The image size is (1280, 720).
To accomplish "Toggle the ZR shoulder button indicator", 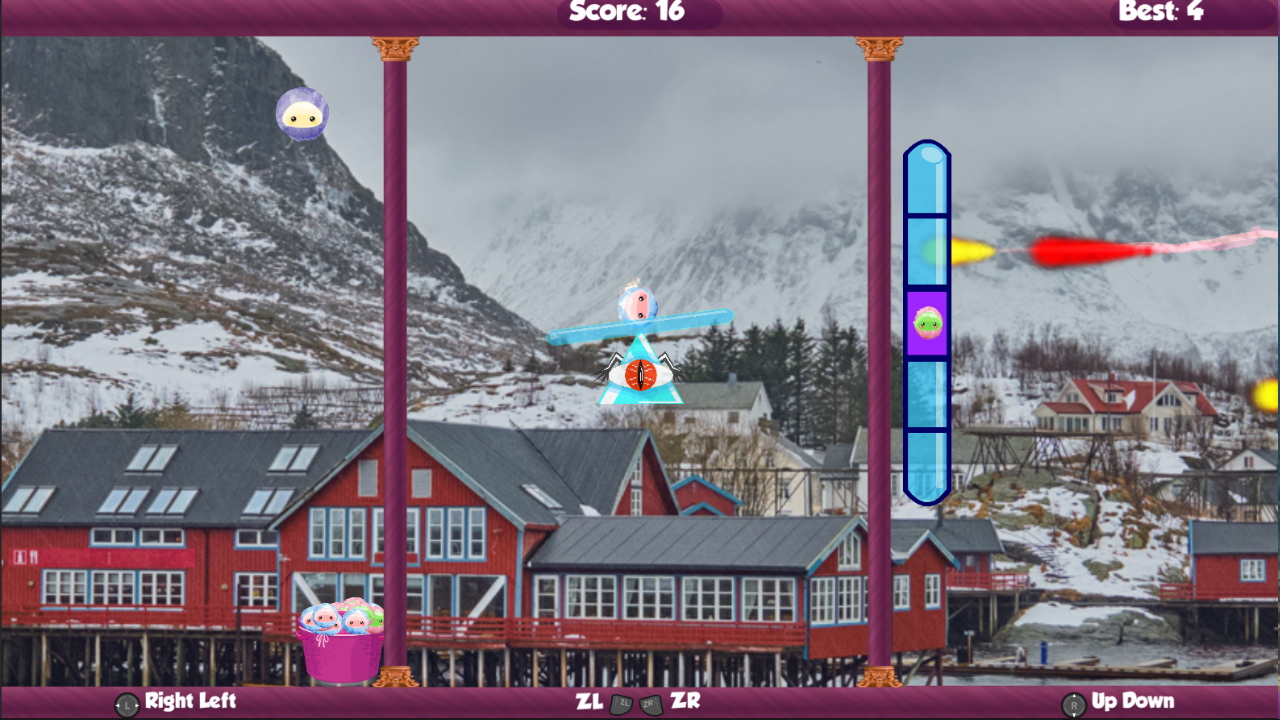I will click(x=651, y=703).
